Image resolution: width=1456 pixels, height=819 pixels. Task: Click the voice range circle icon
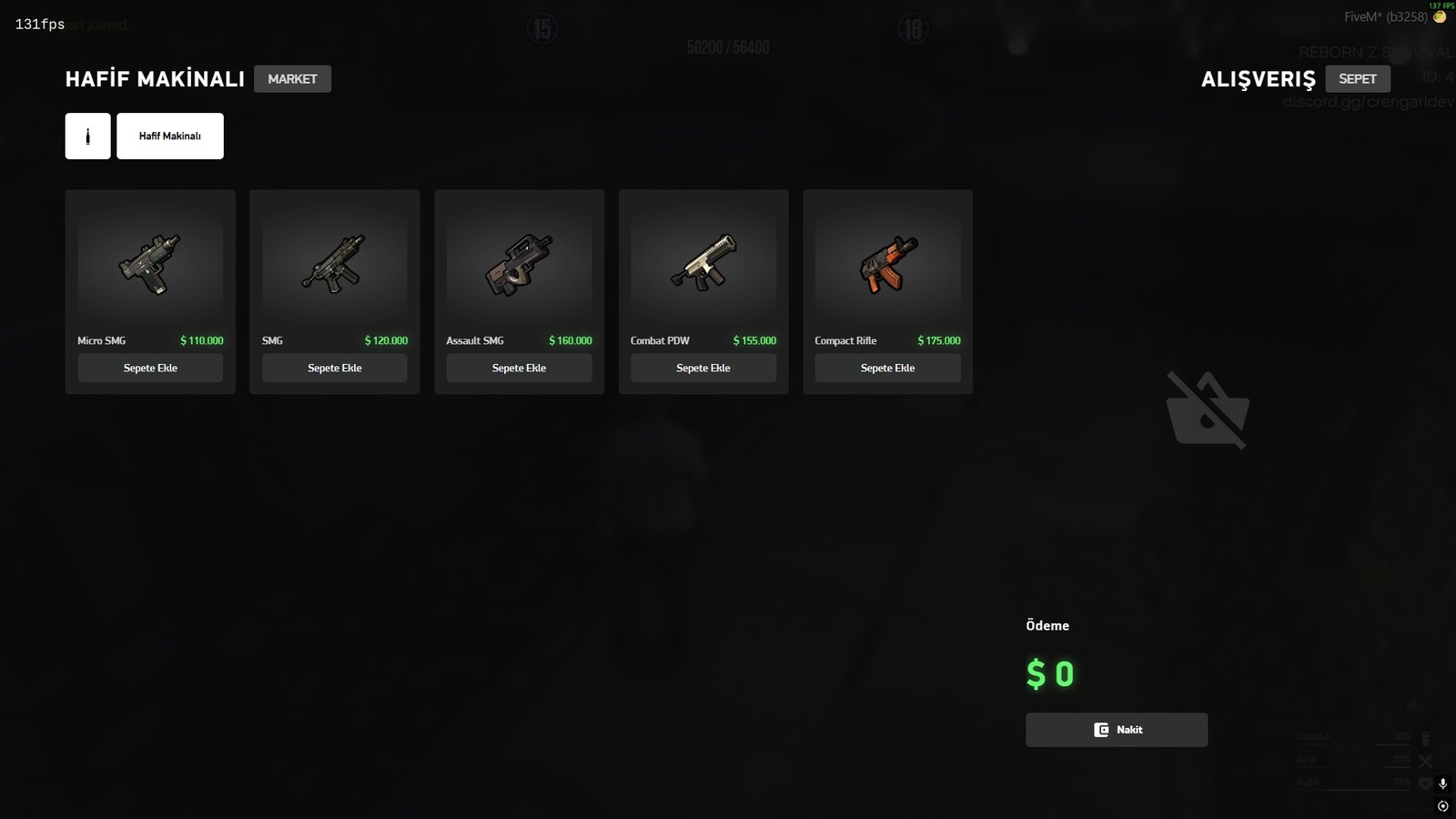click(x=1442, y=806)
